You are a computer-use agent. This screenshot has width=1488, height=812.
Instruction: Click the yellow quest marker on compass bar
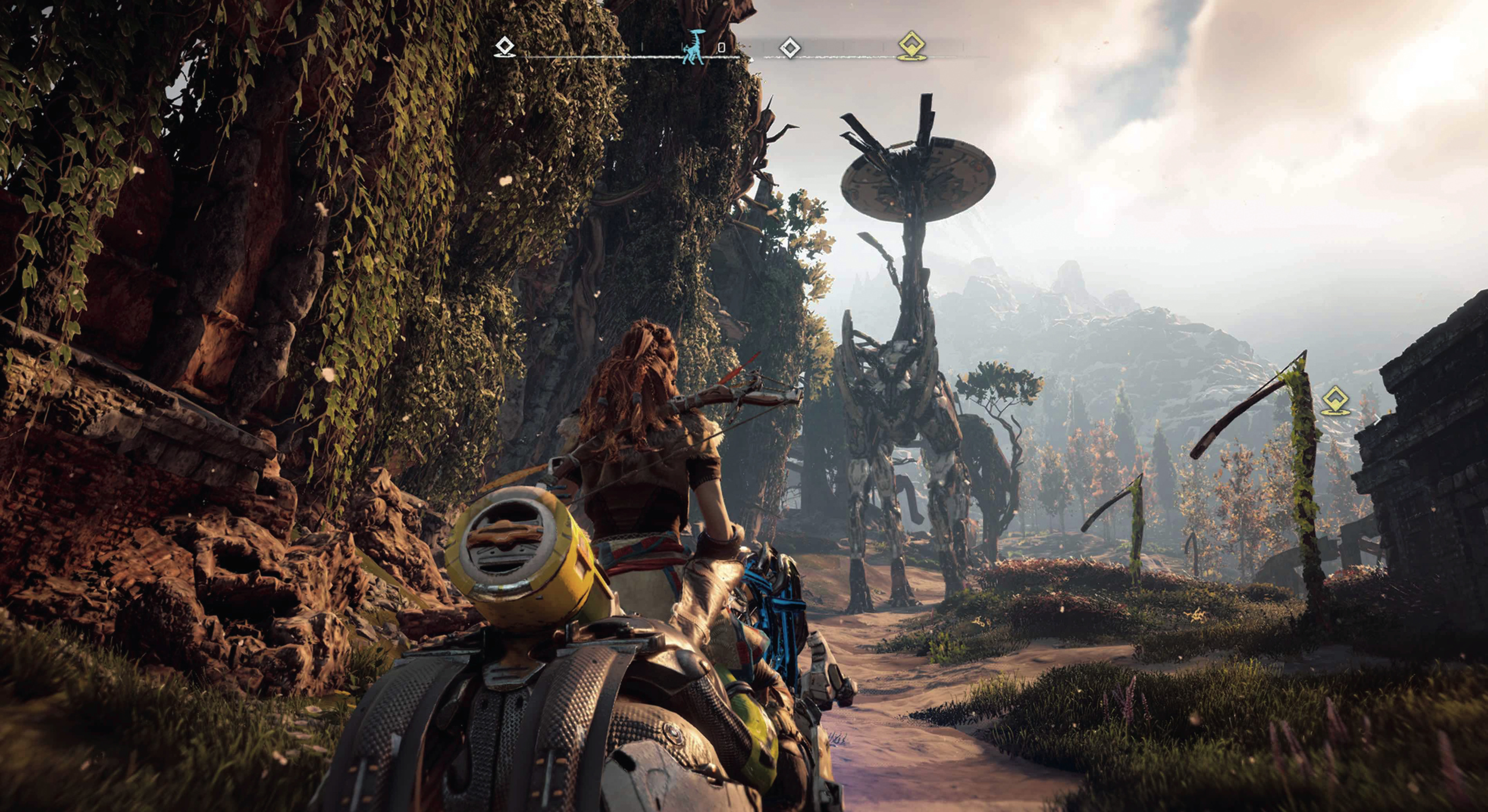click(912, 46)
